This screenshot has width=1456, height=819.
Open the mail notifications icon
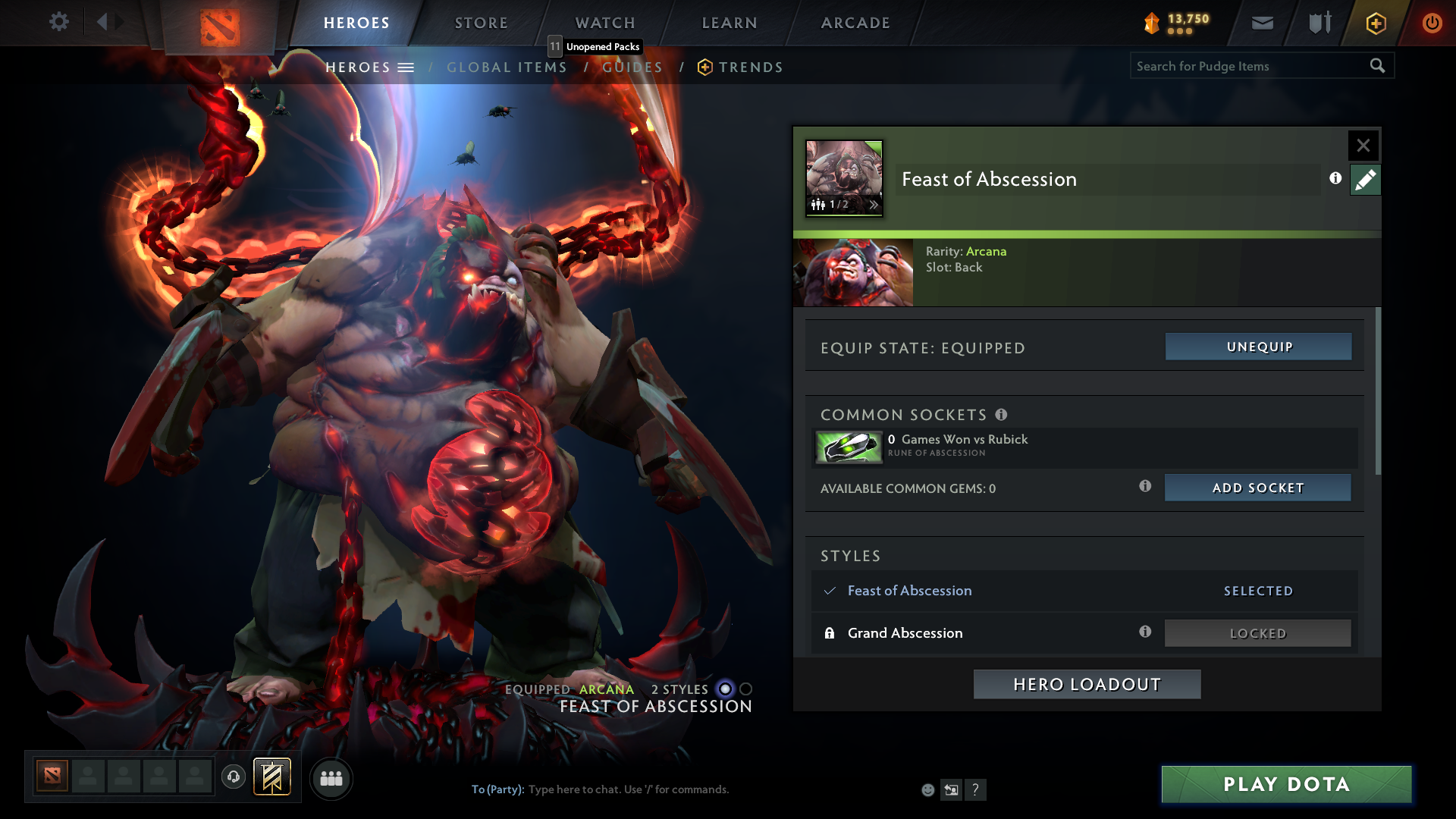tap(1261, 23)
